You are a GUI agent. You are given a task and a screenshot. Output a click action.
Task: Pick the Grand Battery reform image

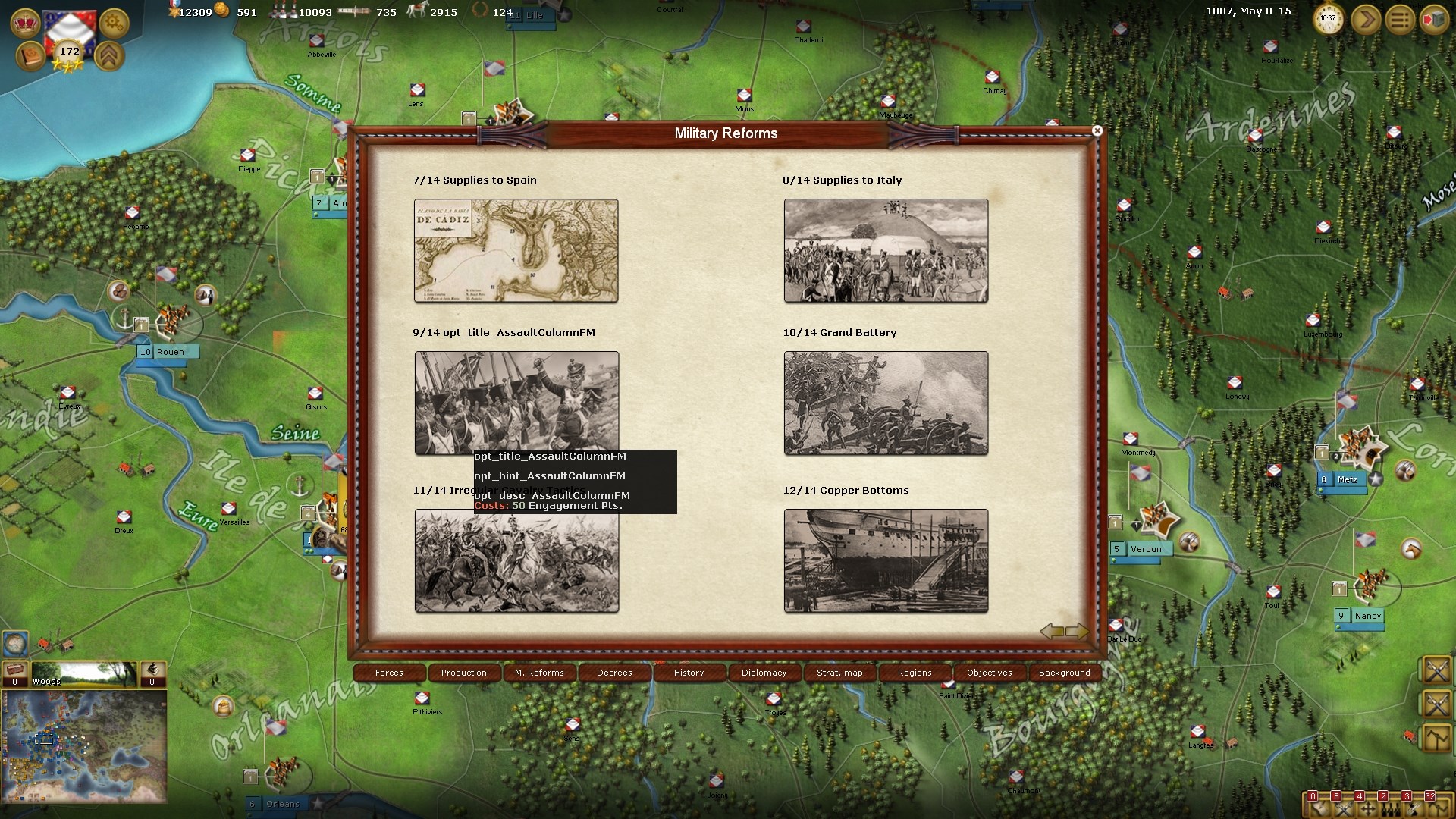tap(886, 403)
